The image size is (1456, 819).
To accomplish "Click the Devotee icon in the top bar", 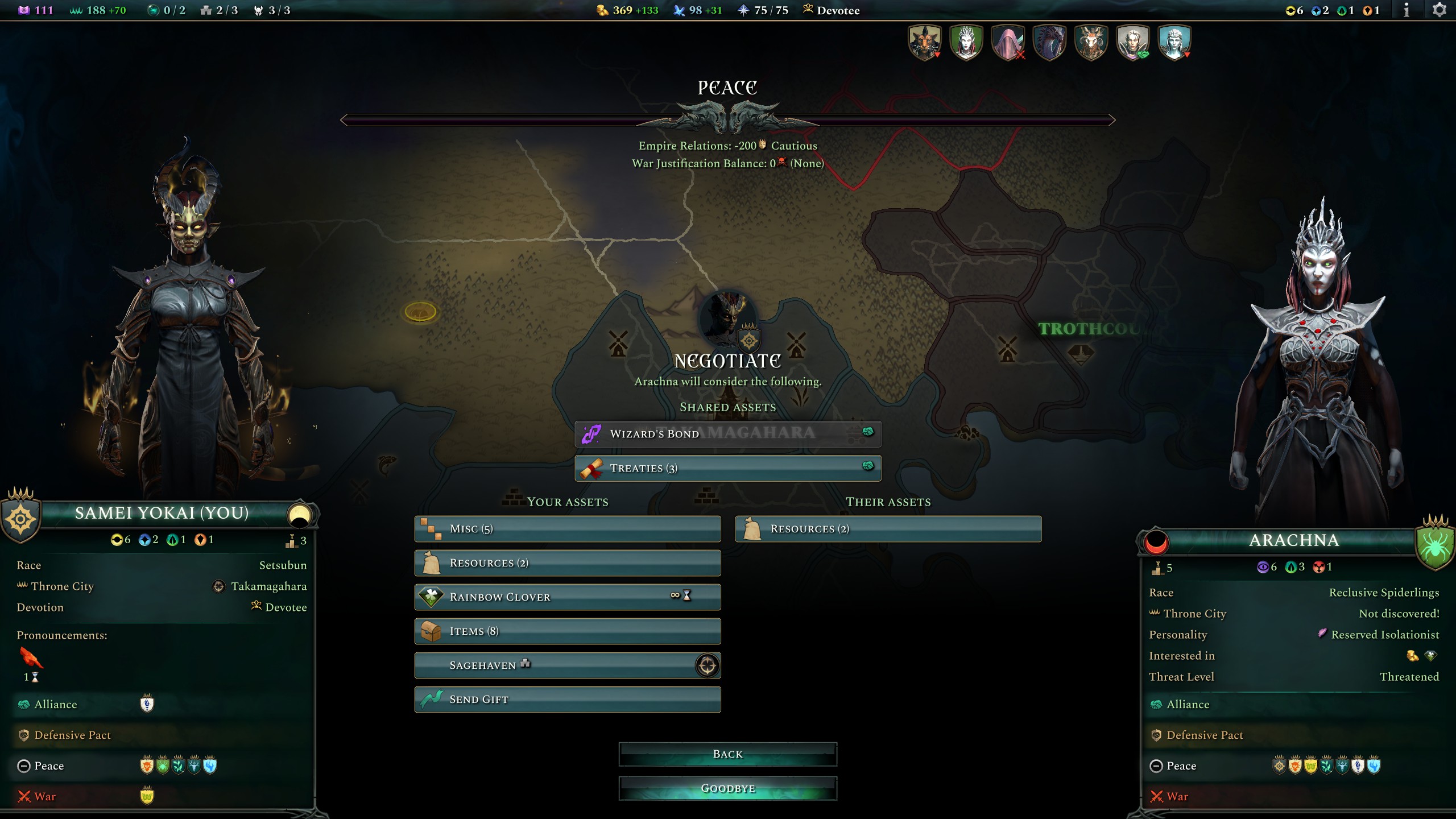I will 808,10.
